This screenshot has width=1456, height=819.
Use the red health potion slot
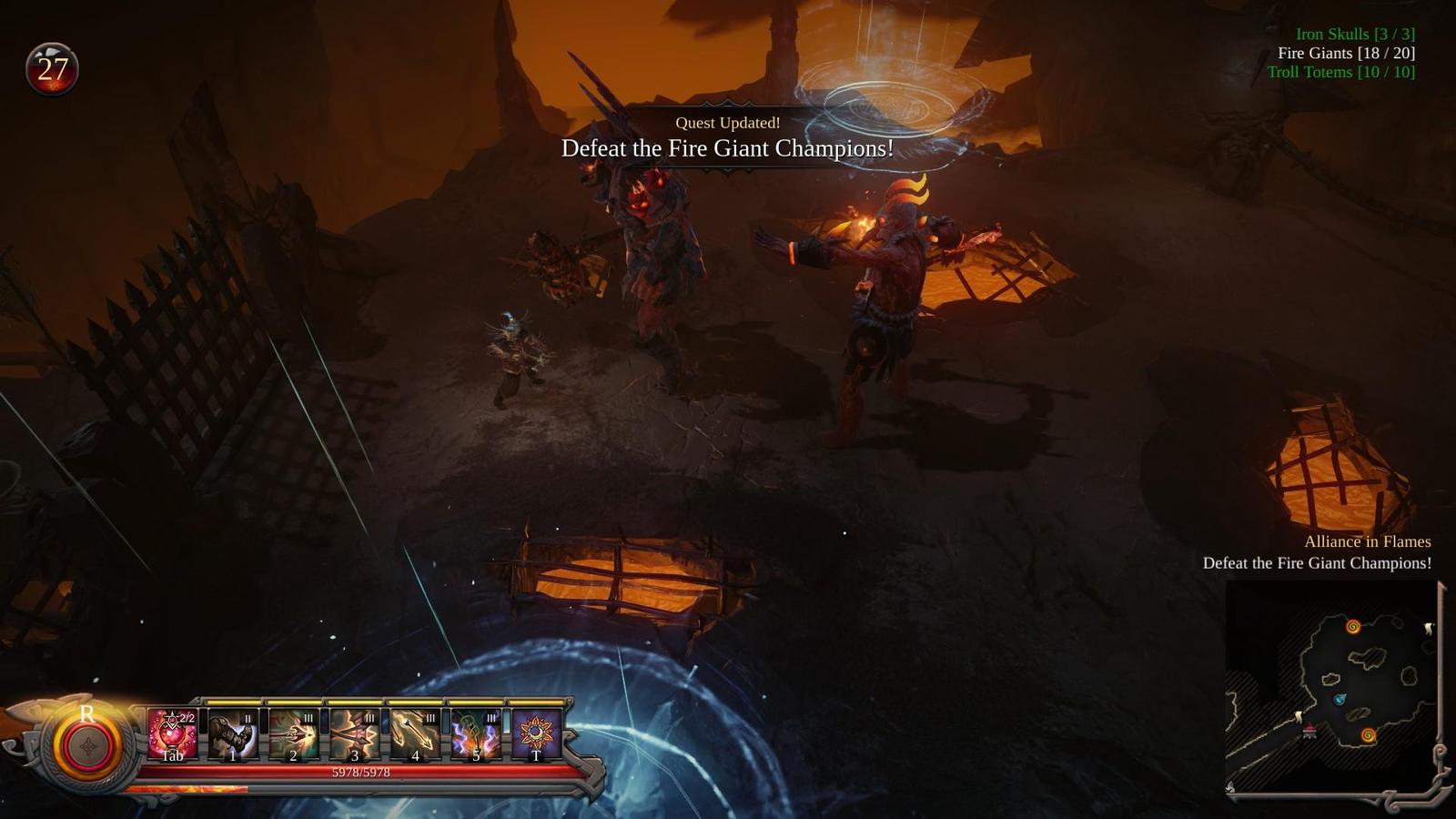click(172, 734)
